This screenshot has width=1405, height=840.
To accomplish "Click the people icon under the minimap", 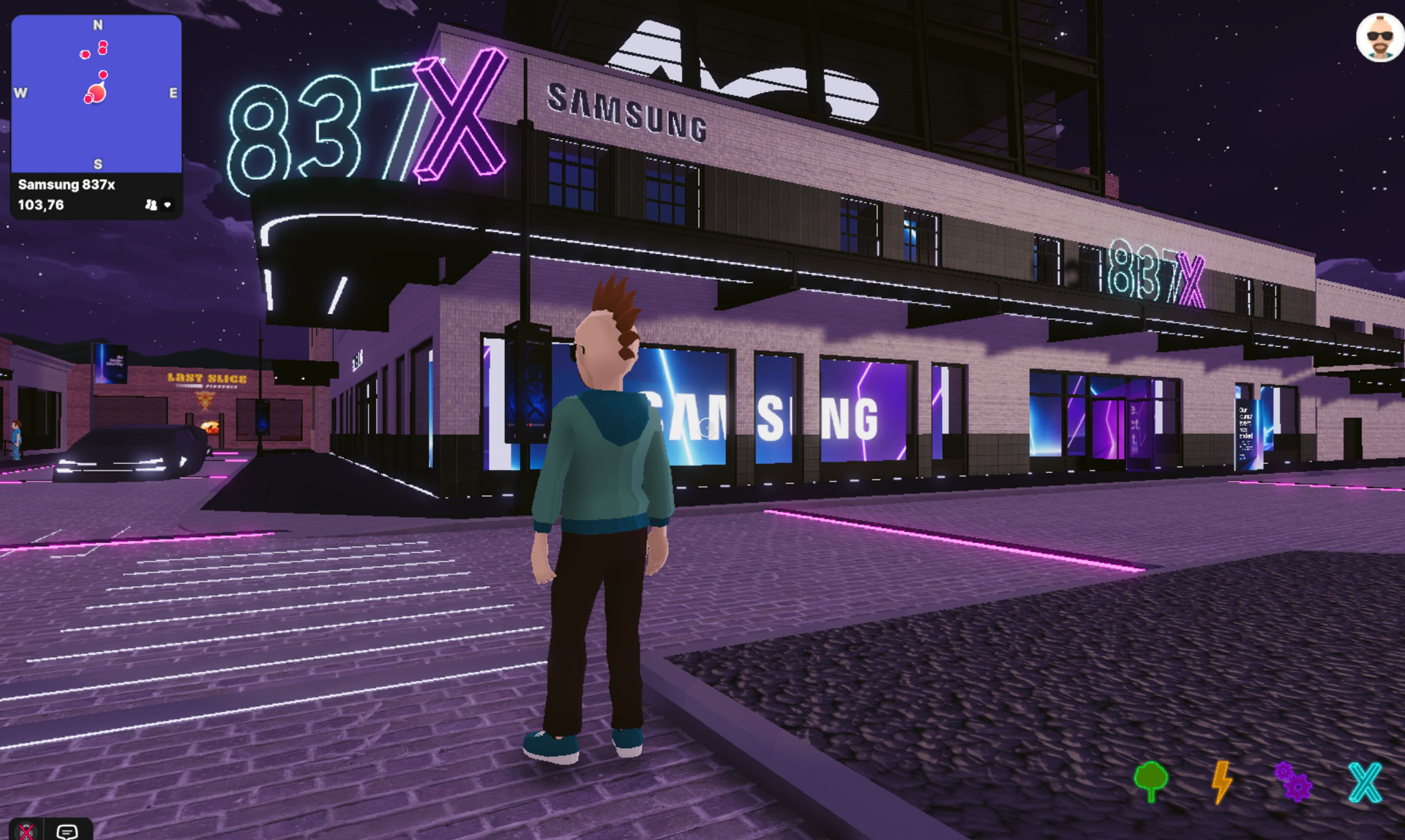I will (151, 206).
